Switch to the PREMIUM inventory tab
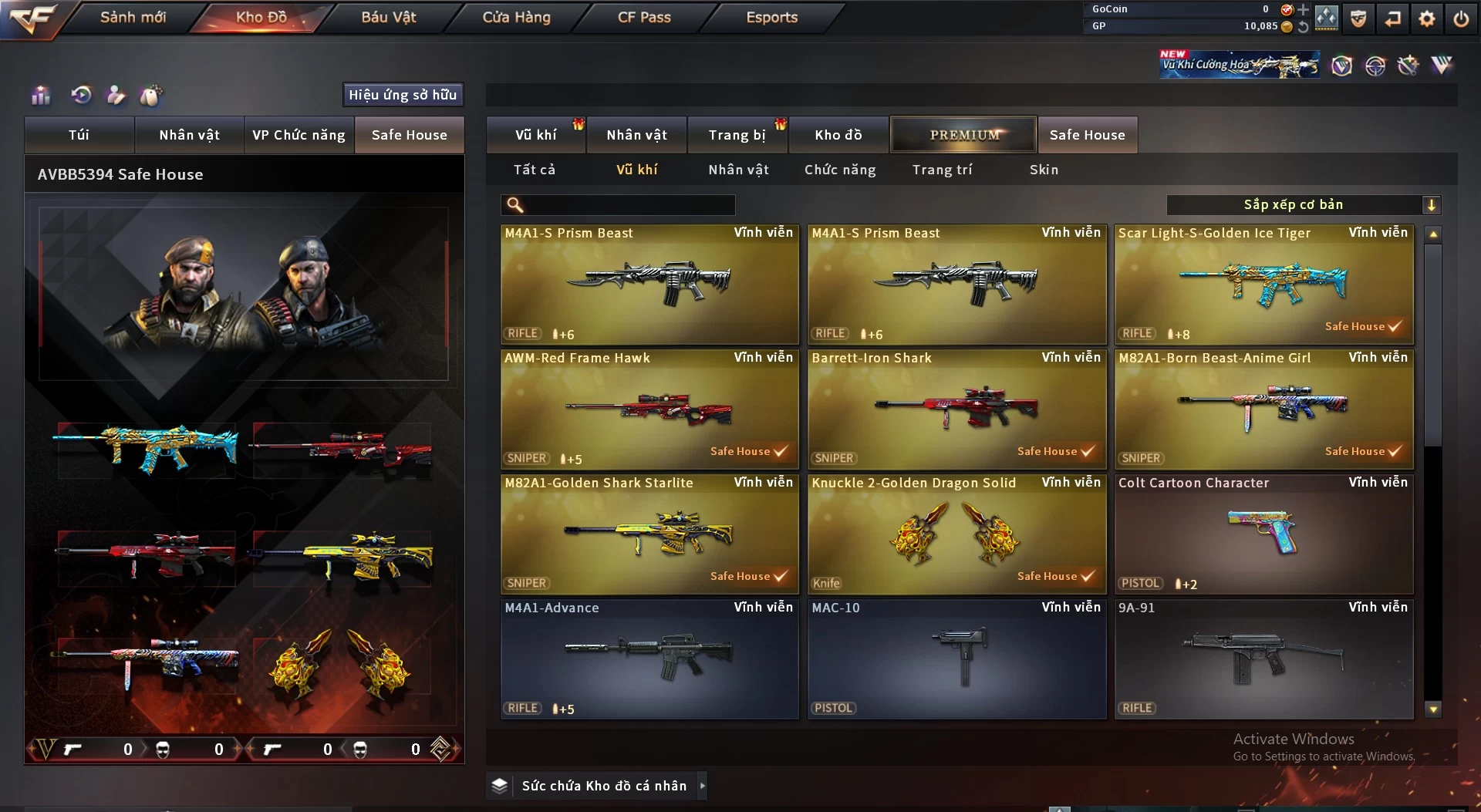 [963, 135]
